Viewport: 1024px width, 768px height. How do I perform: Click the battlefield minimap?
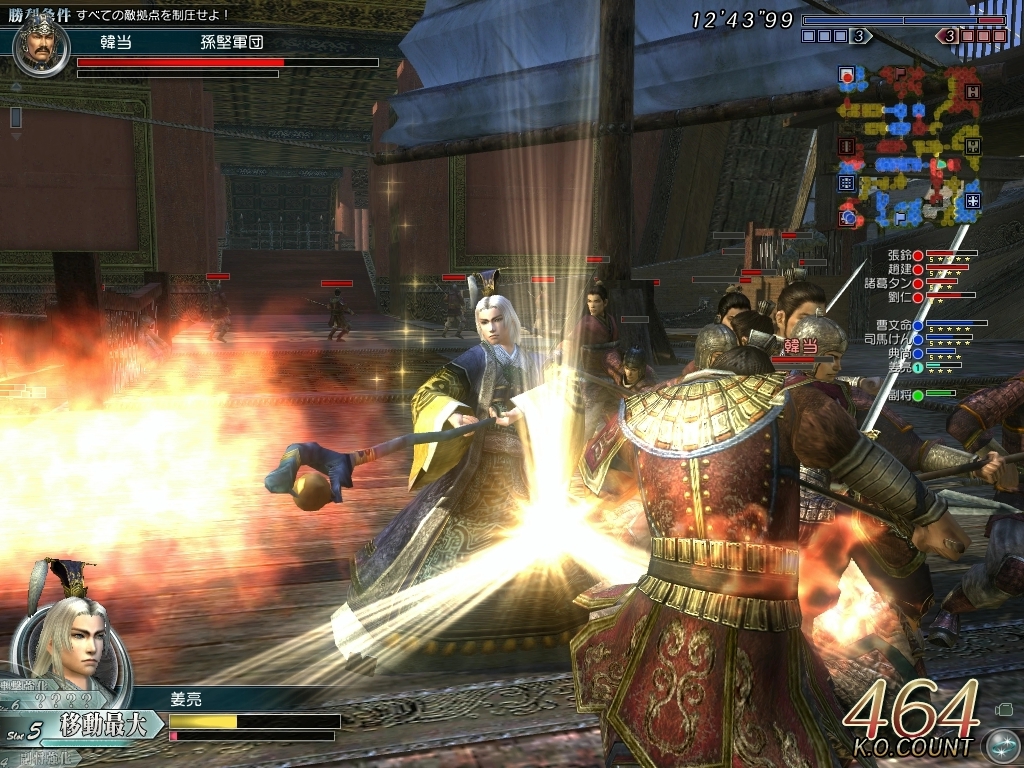[x=909, y=146]
